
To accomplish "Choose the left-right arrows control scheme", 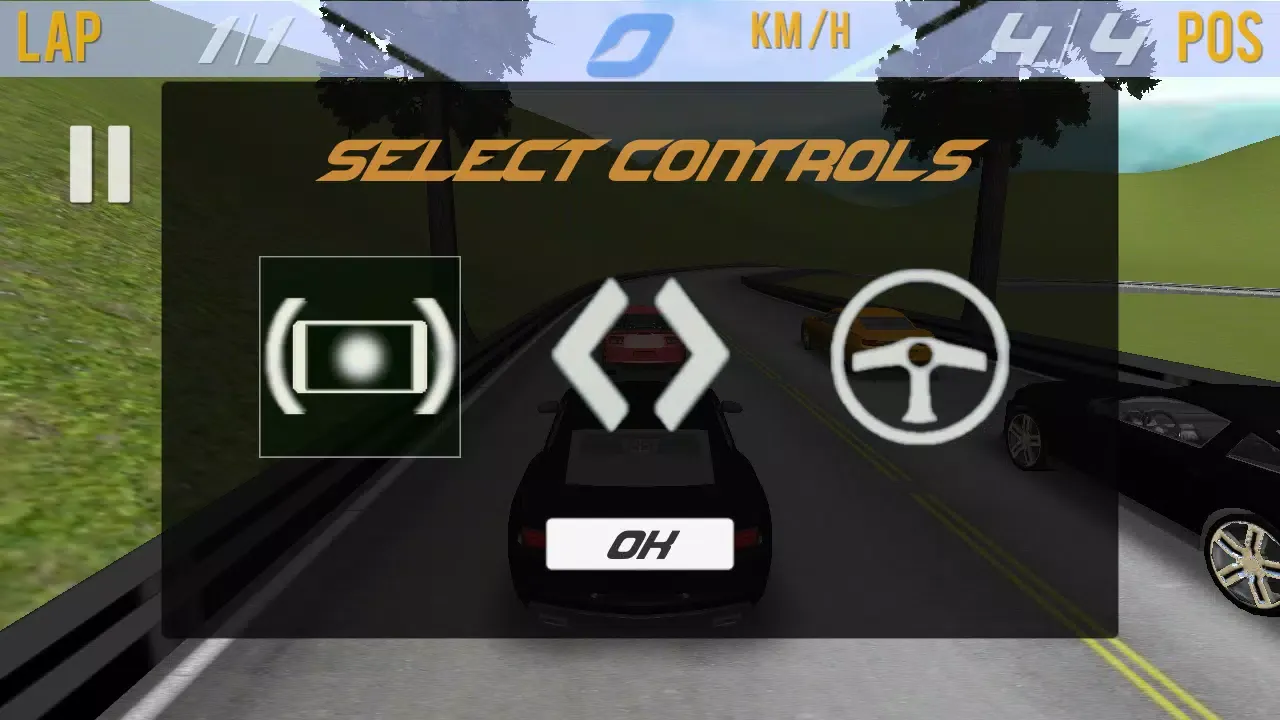I will coord(640,355).
